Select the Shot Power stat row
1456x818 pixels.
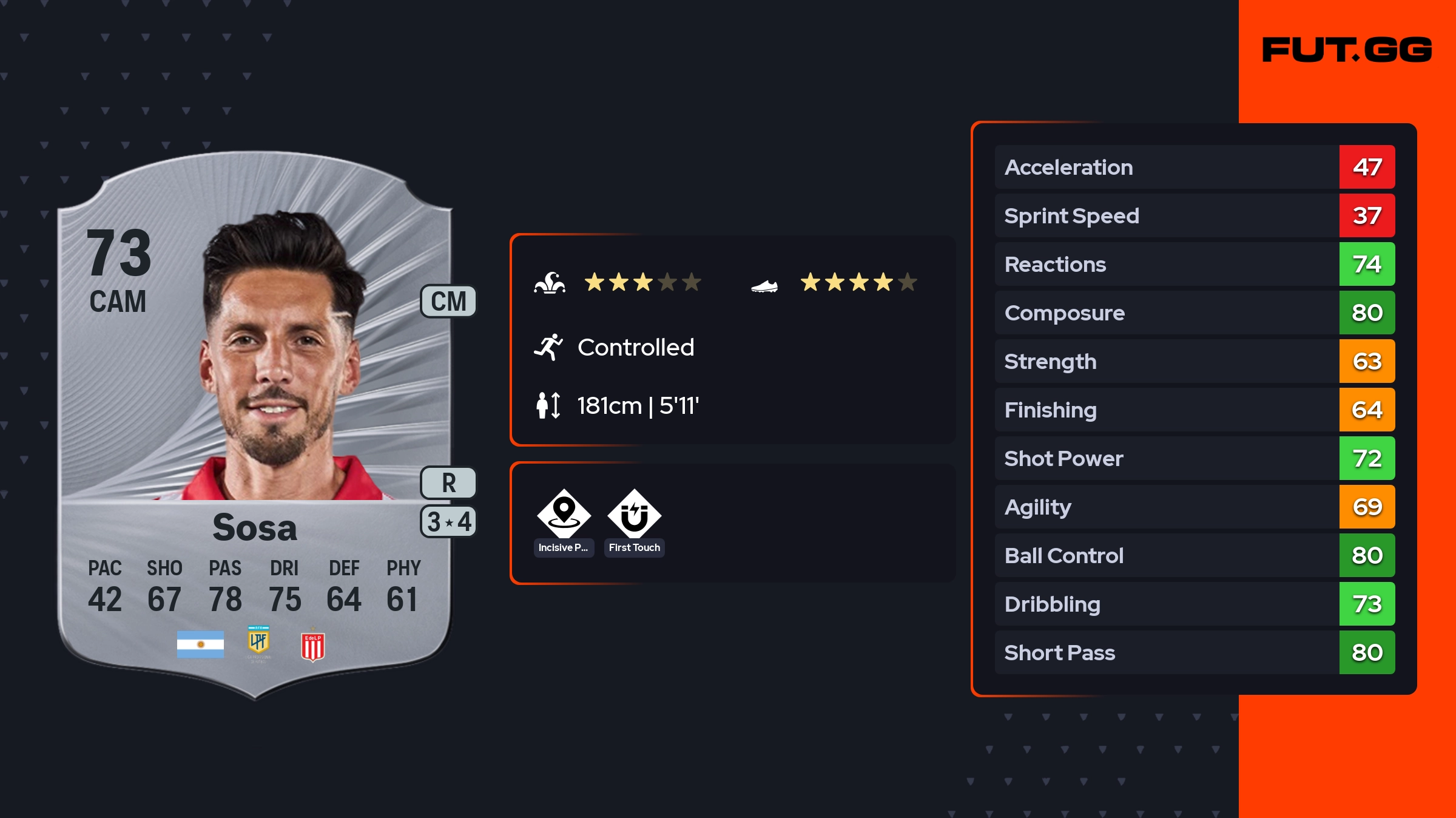(x=1194, y=459)
